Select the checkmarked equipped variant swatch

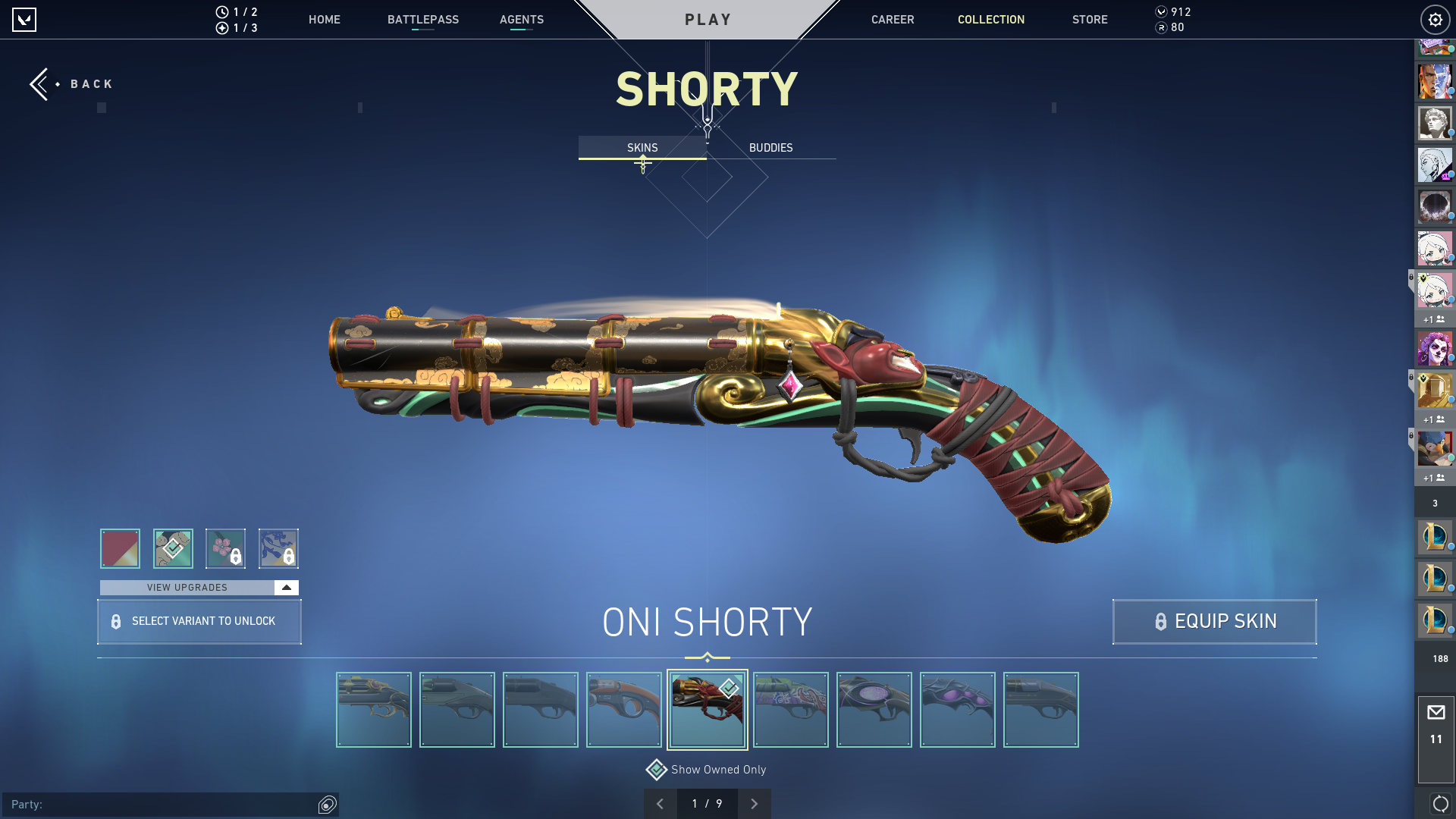(x=173, y=548)
